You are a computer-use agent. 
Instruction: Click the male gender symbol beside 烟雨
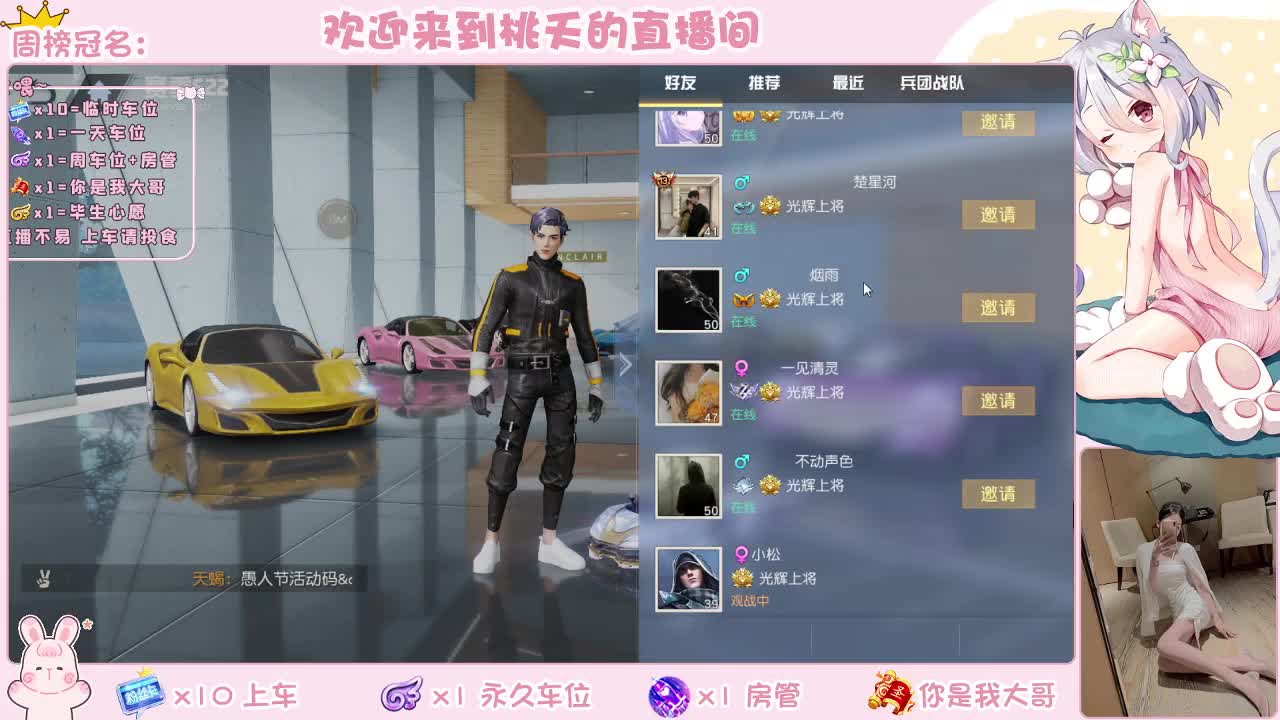(740, 276)
